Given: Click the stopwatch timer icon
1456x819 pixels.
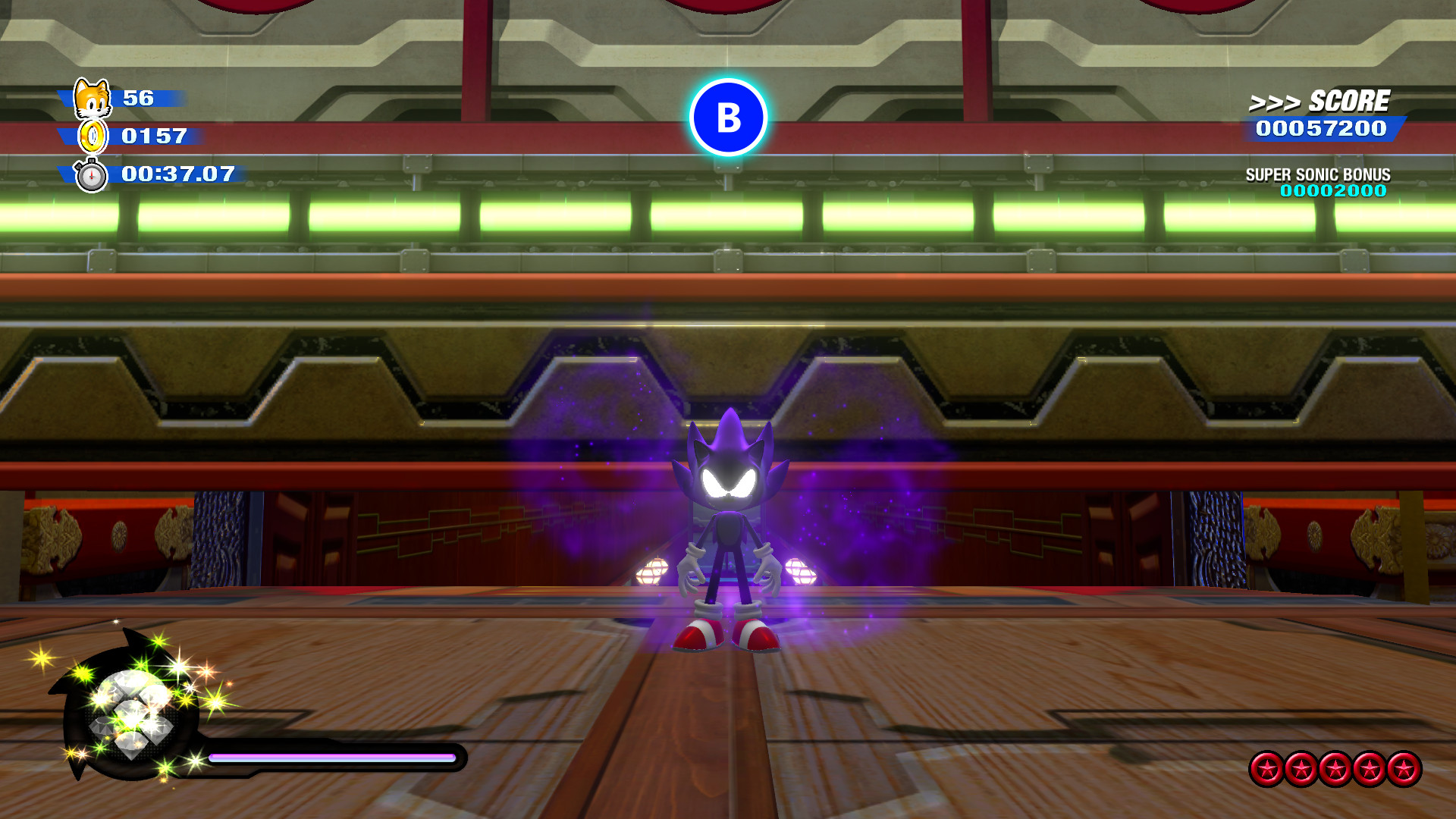Looking at the screenshot, I should [x=91, y=174].
